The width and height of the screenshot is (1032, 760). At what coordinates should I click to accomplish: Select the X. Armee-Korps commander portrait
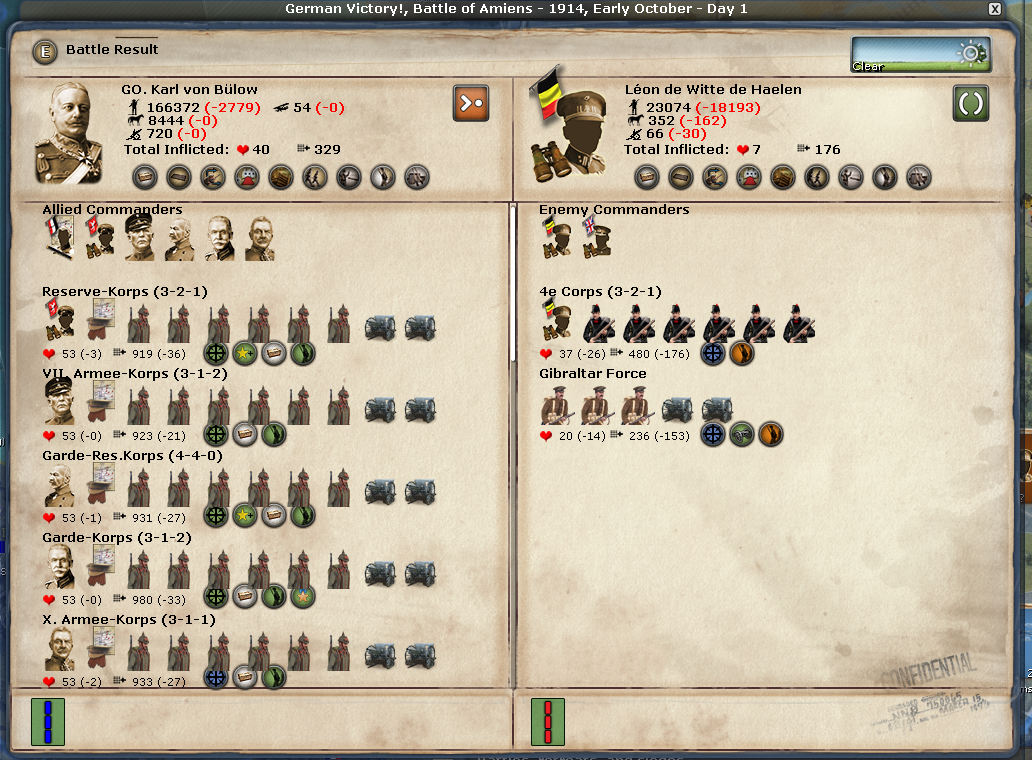point(61,650)
